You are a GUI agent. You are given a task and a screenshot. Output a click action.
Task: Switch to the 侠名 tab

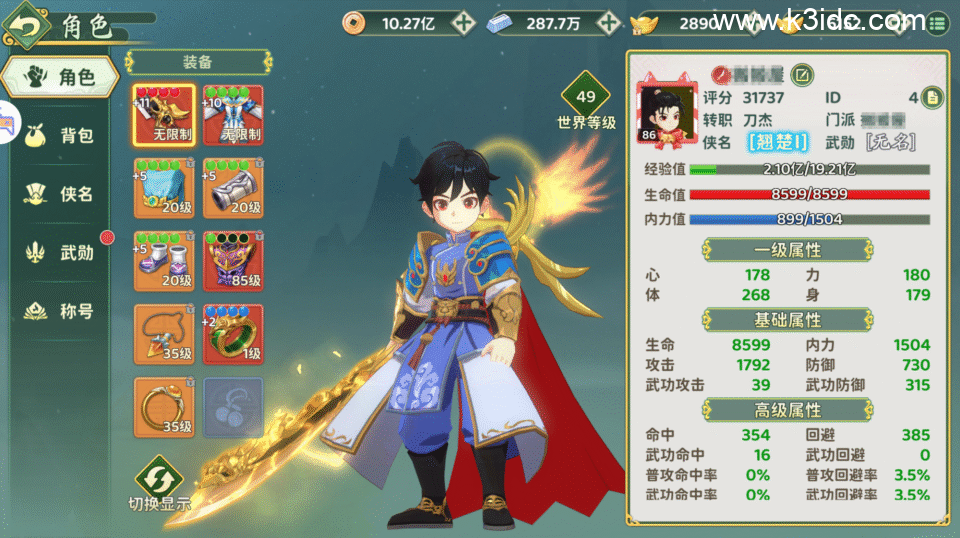[62, 194]
